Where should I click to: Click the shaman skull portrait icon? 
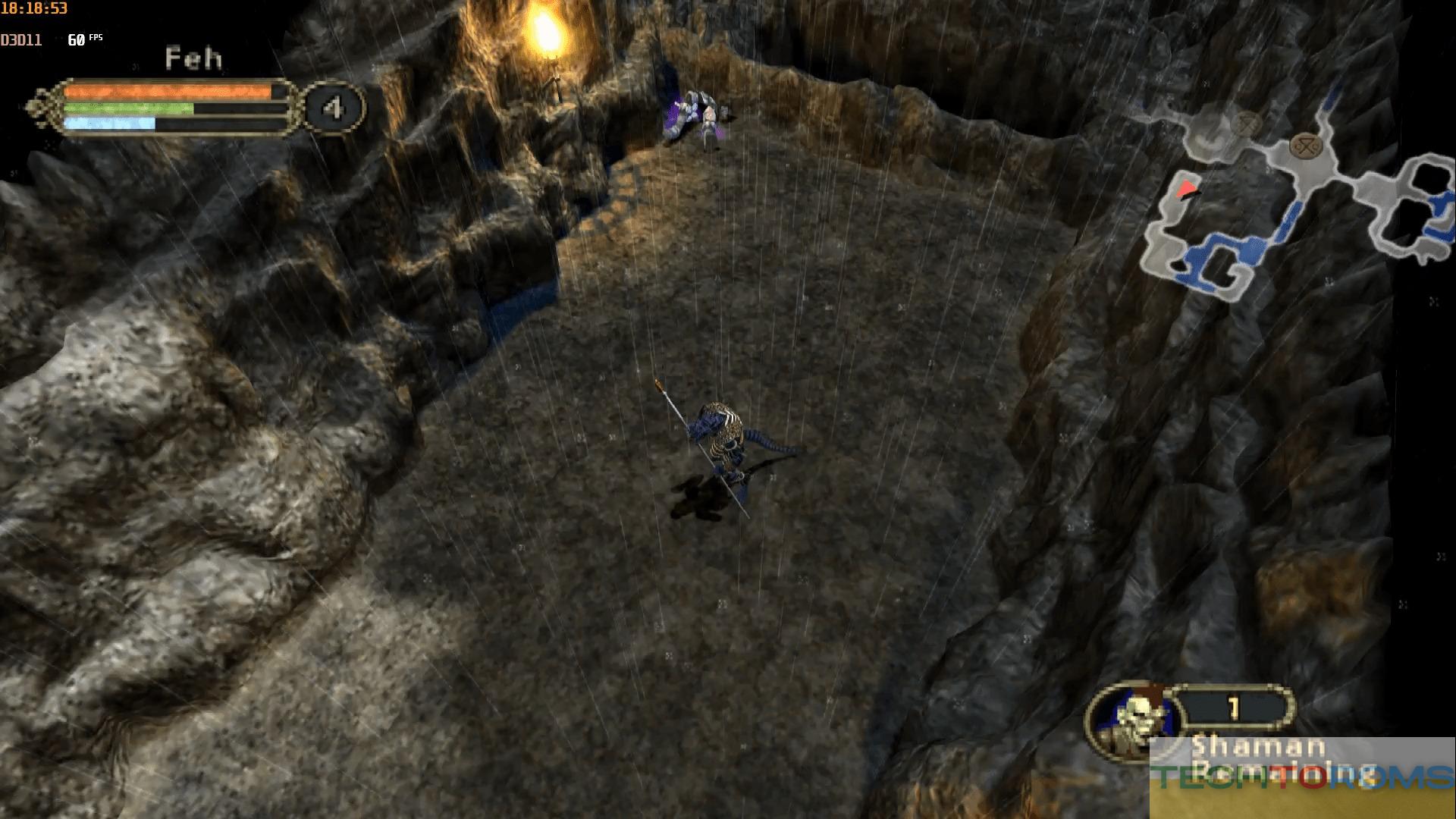(1134, 719)
